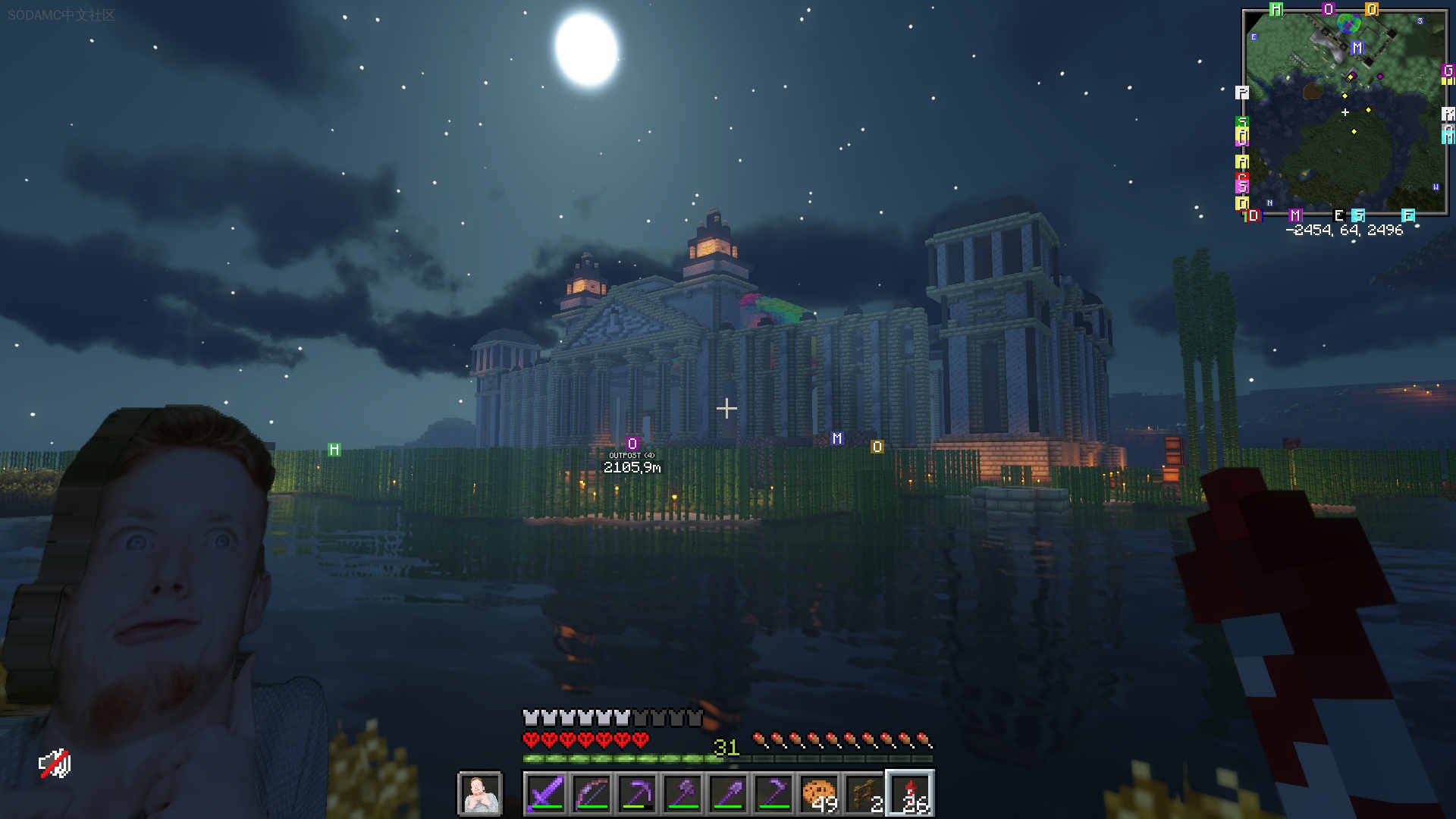Click the purple G marker on minimap edge
The height and width of the screenshot is (819, 1456).
tap(1448, 71)
